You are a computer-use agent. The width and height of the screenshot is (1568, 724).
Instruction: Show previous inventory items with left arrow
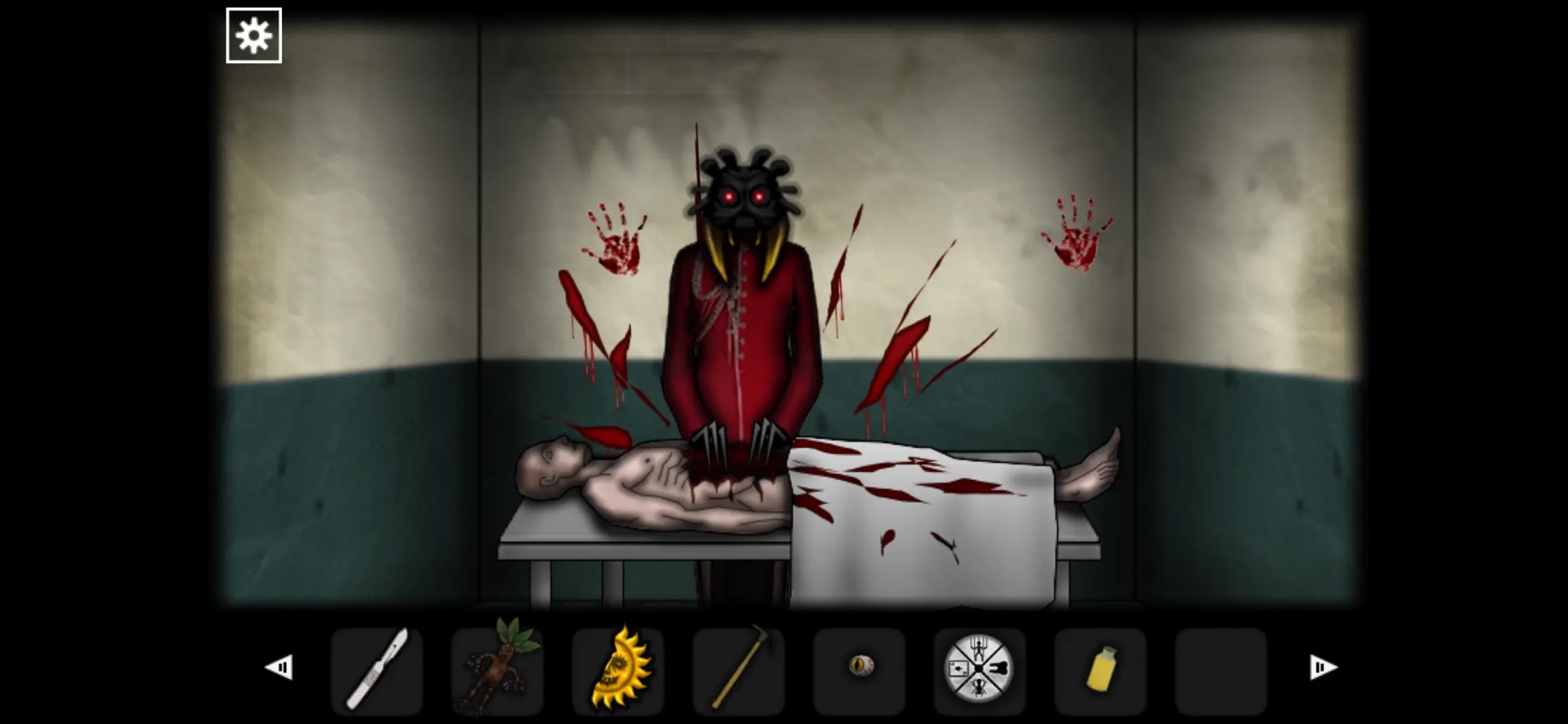coord(279,667)
